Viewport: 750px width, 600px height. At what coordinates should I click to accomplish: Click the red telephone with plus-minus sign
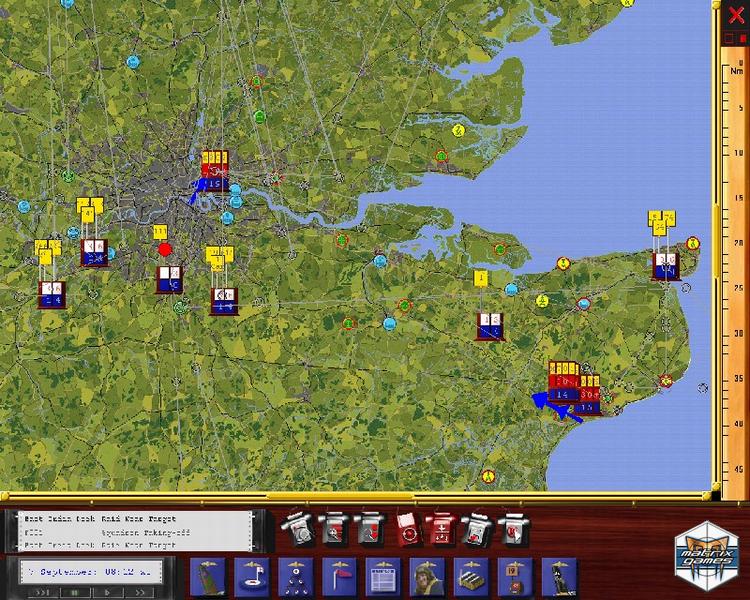pyautogui.click(x=441, y=527)
